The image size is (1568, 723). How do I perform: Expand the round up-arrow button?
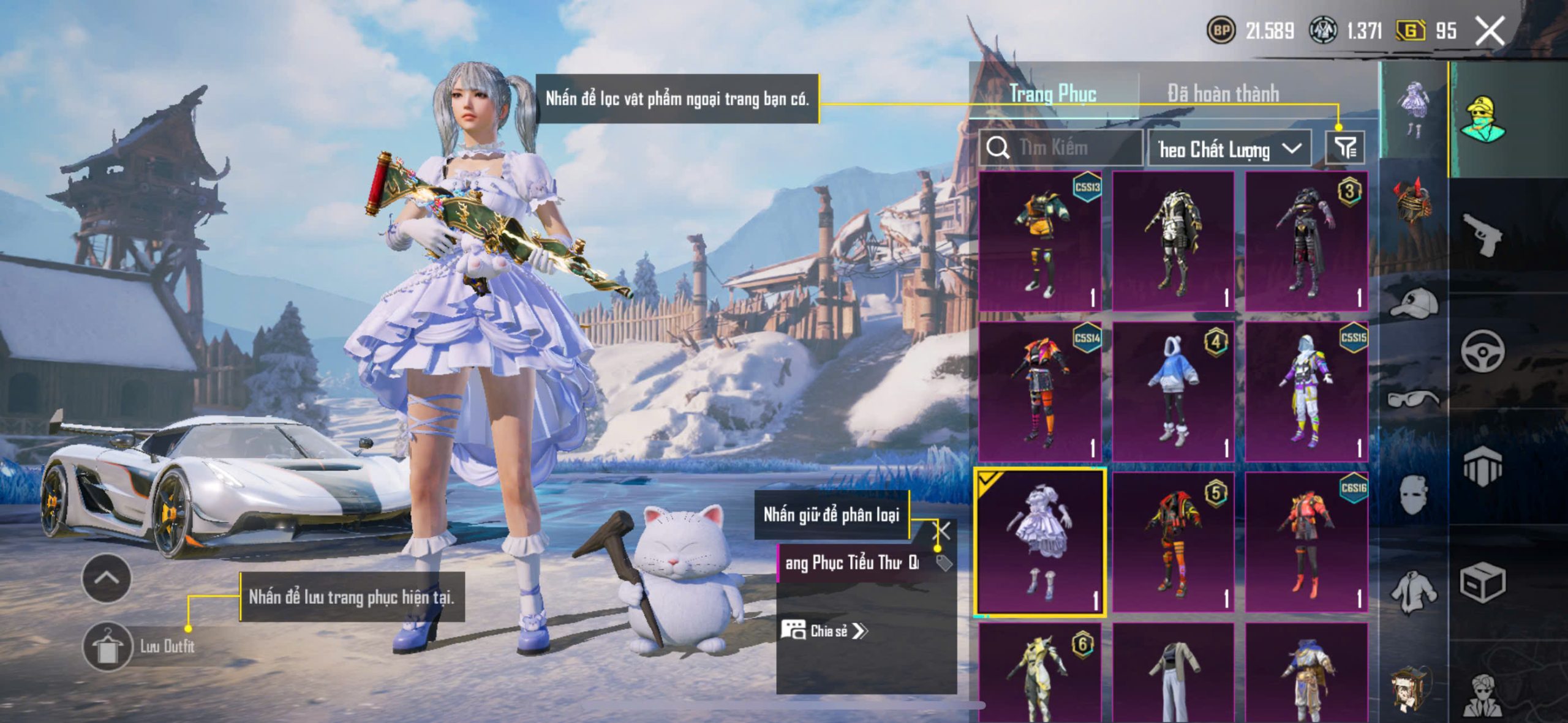tap(106, 578)
